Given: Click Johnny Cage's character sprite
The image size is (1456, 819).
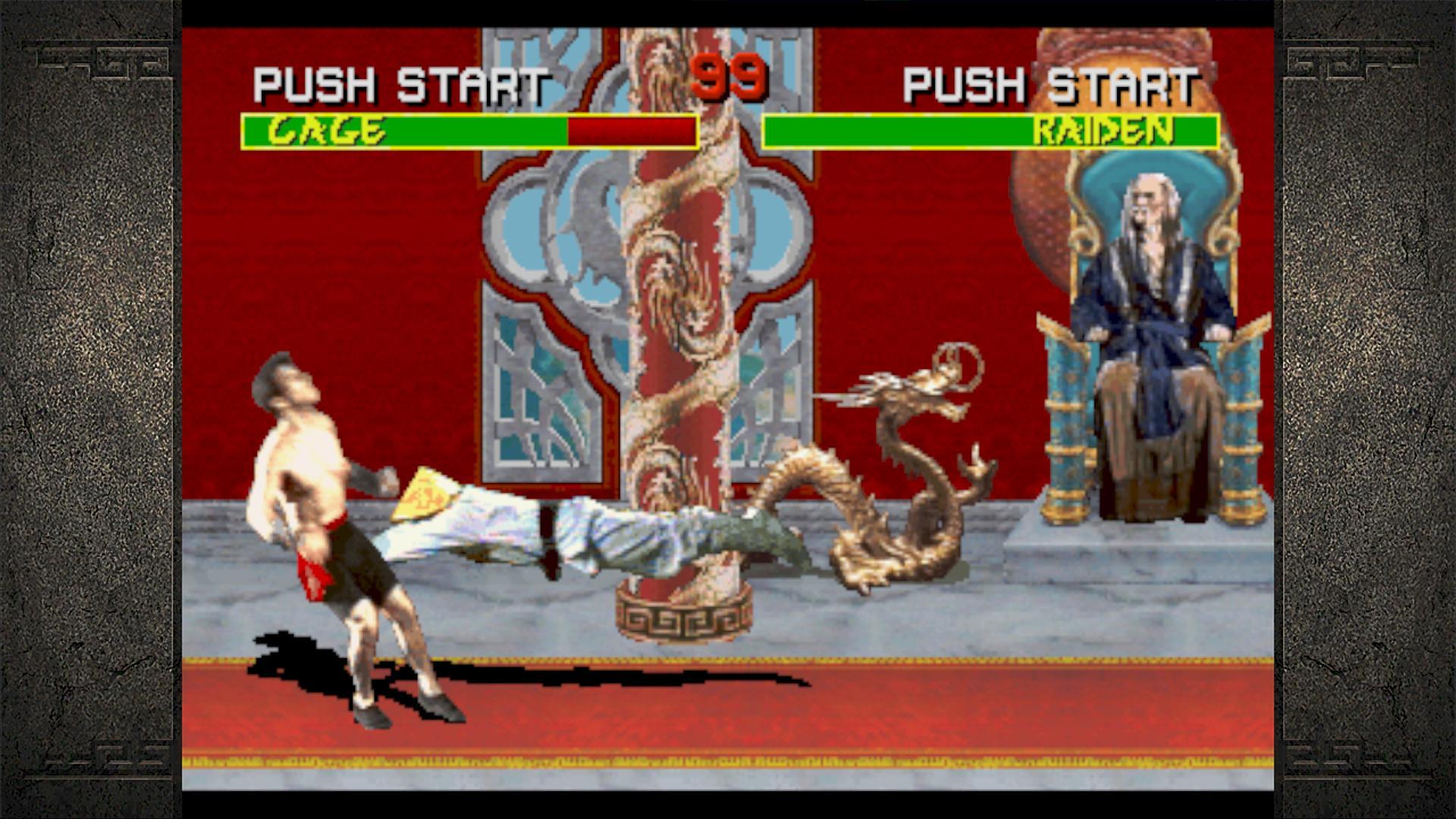Looking at the screenshot, I should click(326, 493).
